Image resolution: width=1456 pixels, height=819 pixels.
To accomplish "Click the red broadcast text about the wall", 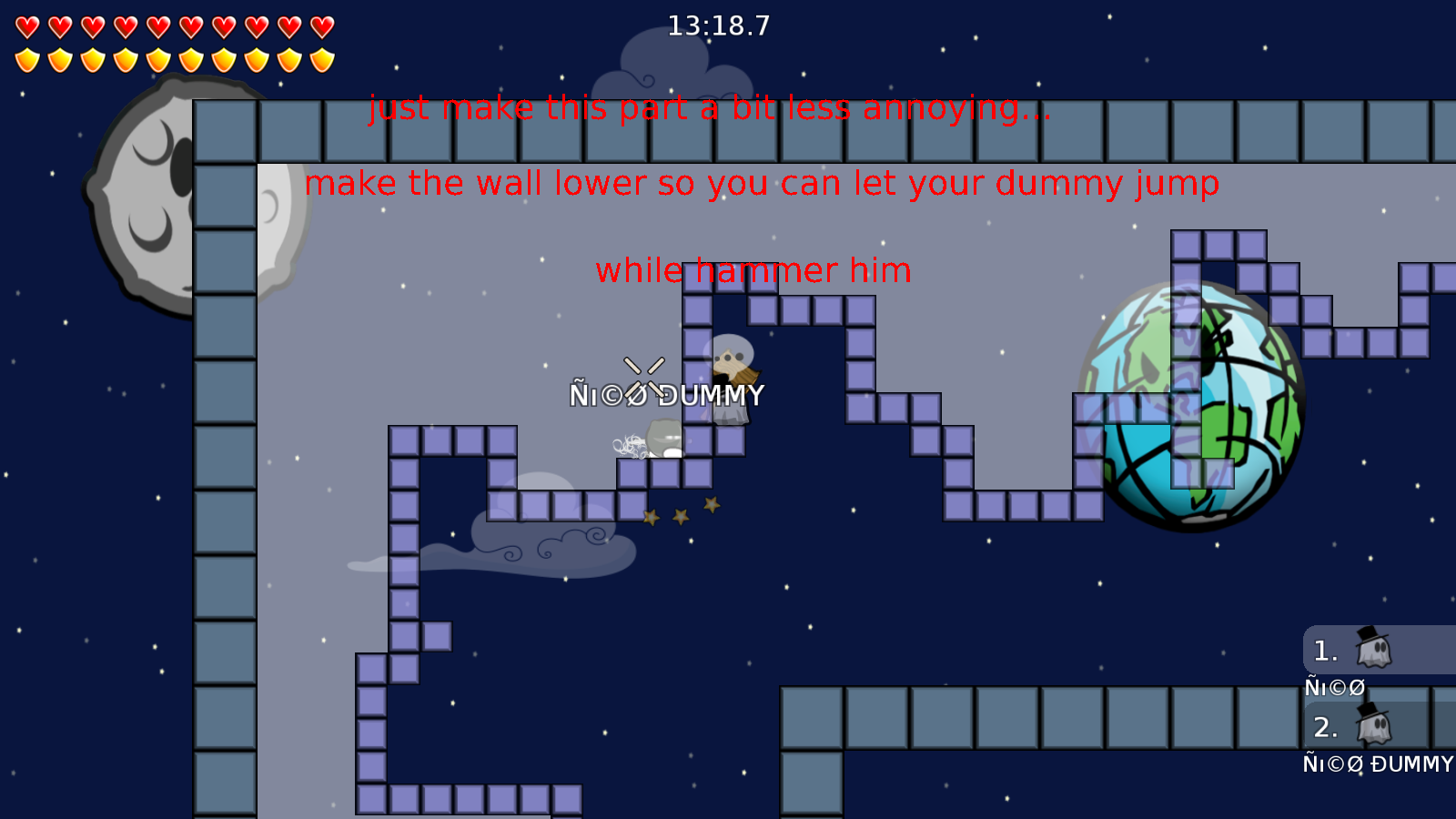I will tap(763, 183).
